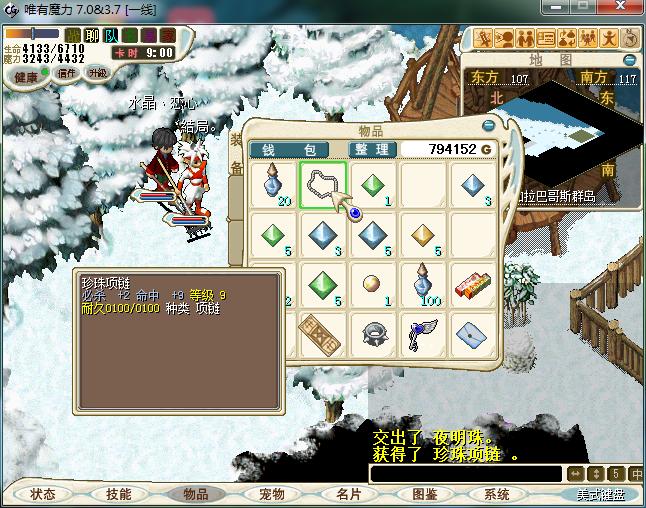This screenshot has width=646, height=508.
Task: Open the 名片 name card menu
Action: [347, 494]
